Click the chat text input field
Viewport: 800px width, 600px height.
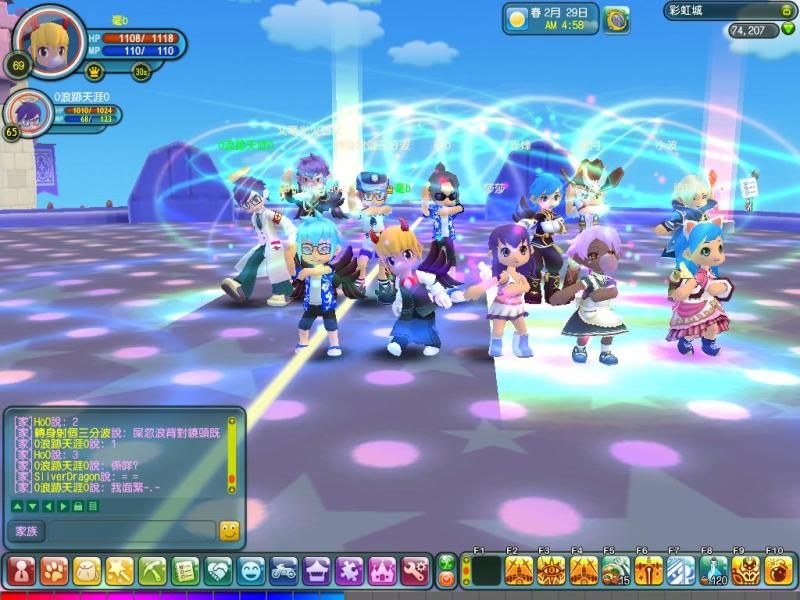(131, 531)
